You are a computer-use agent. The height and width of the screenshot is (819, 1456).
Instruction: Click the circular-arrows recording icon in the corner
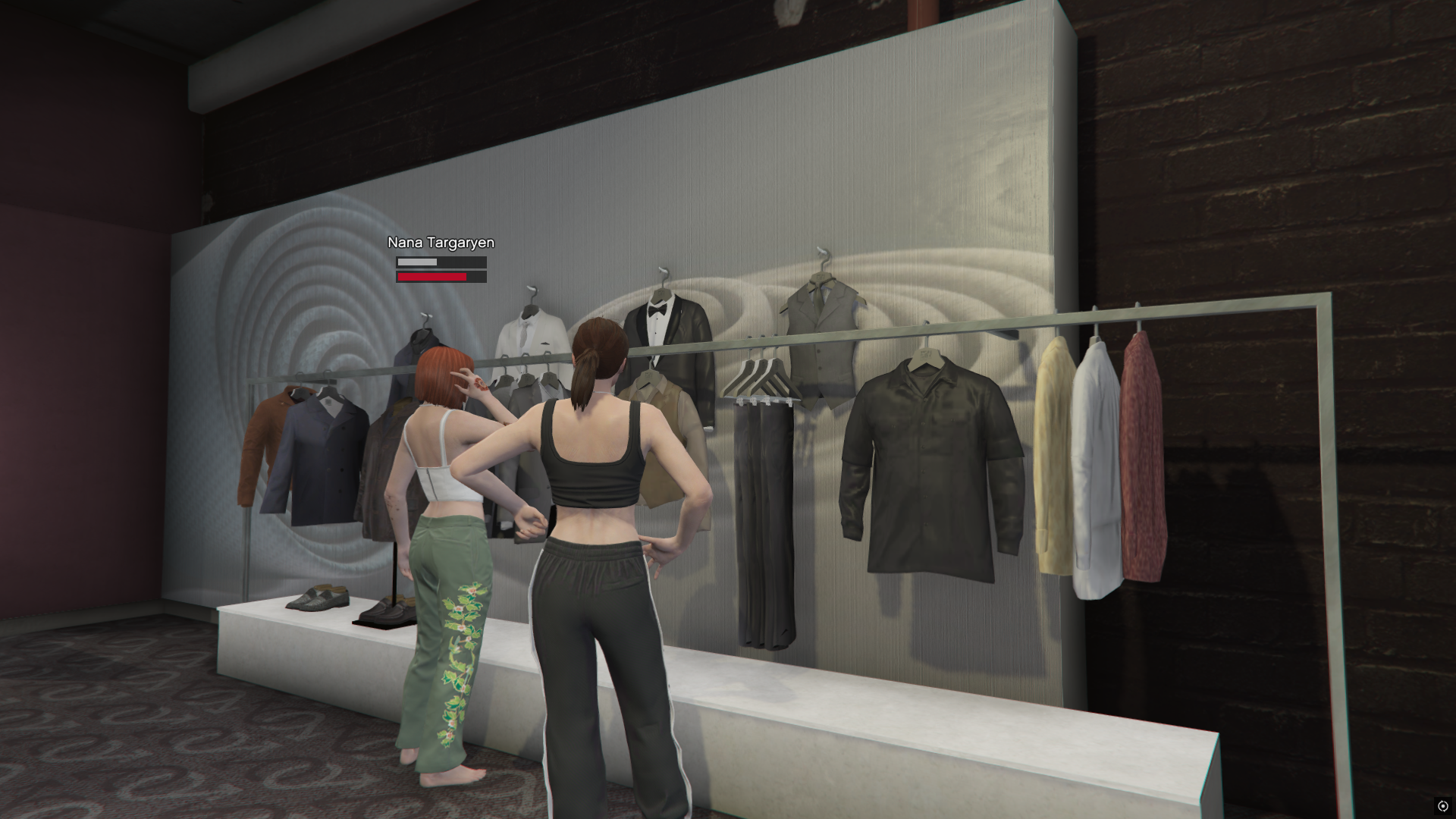coord(1442,806)
